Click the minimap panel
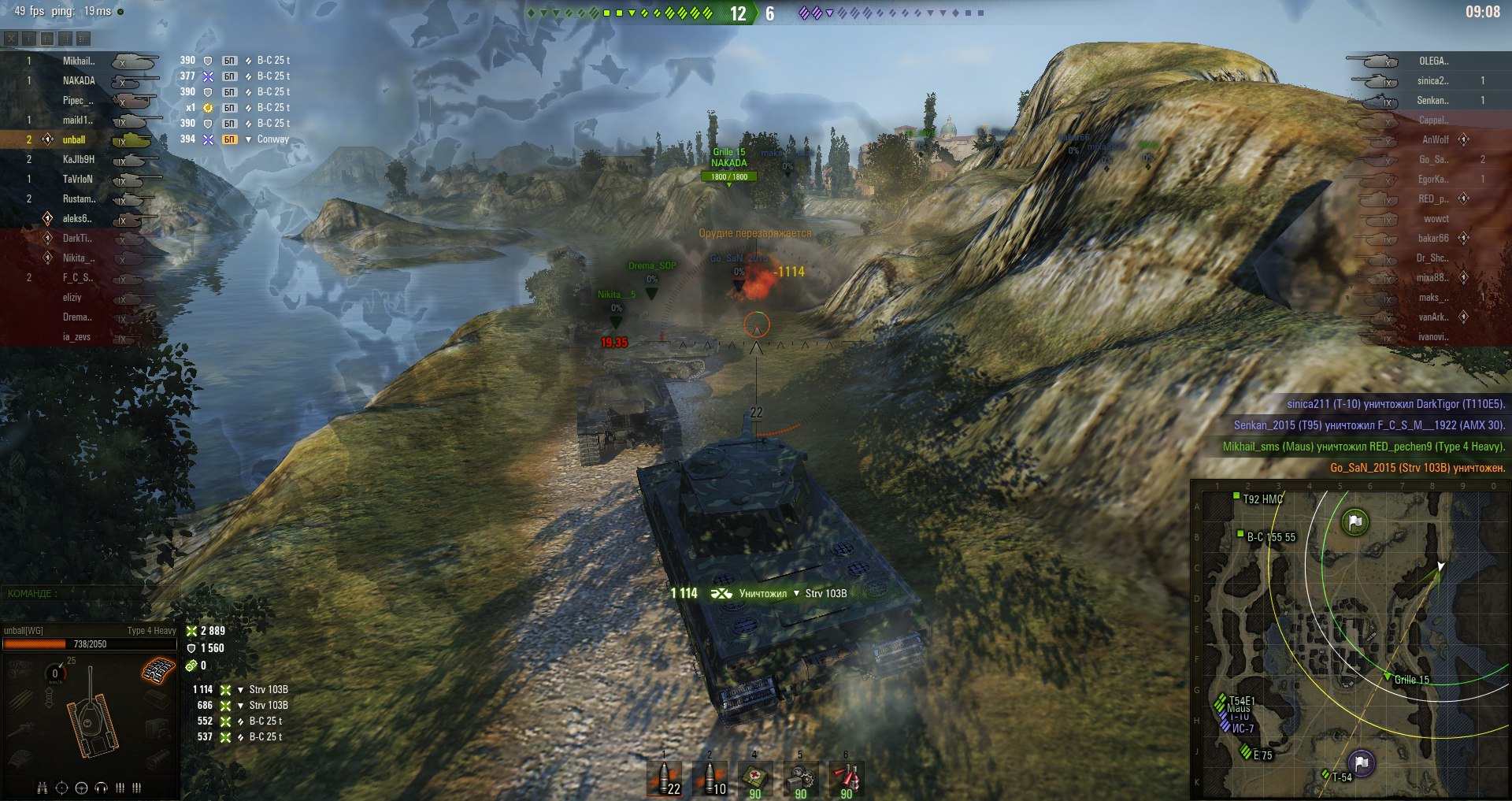This screenshot has width=1512, height=801. 1350,640
